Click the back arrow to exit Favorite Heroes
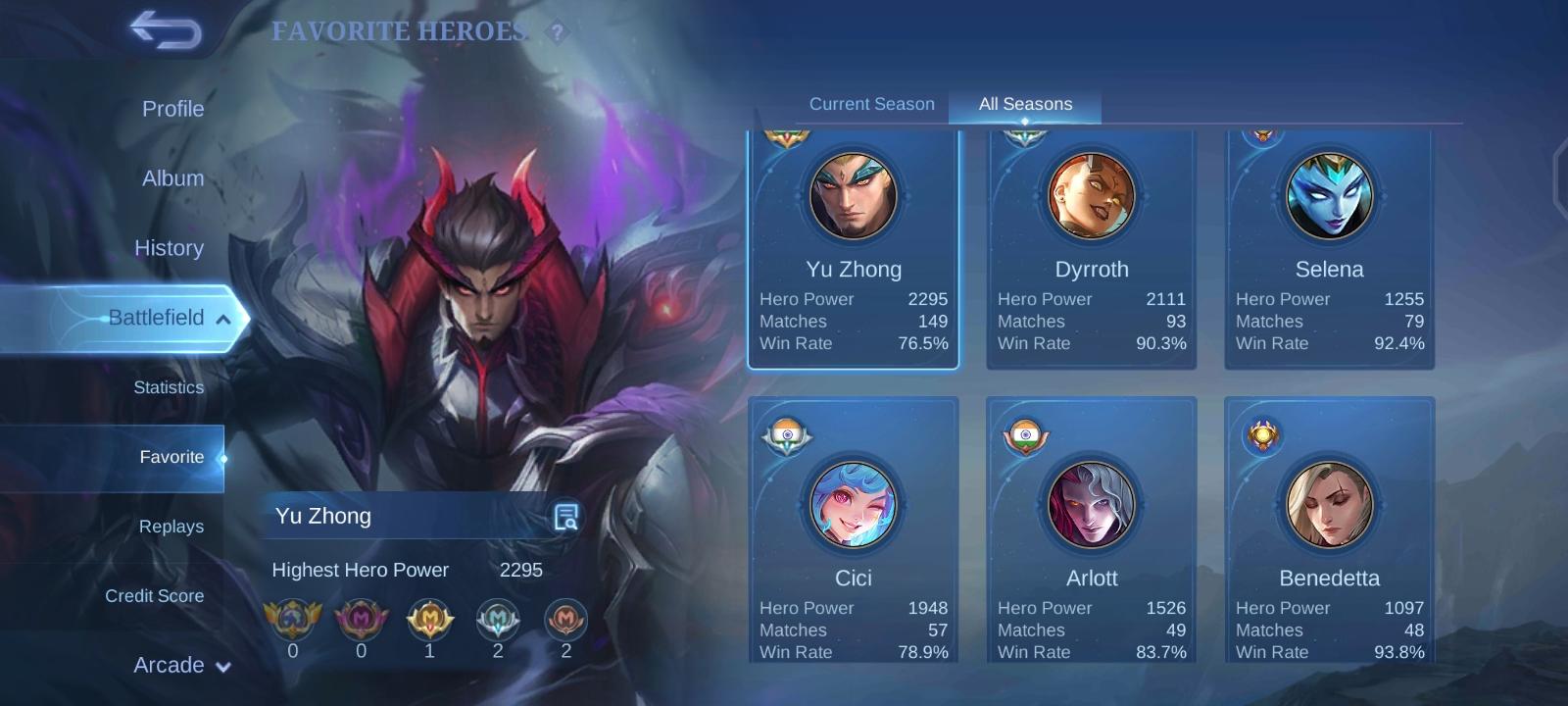This screenshot has width=1568, height=706. (x=164, y=30)
